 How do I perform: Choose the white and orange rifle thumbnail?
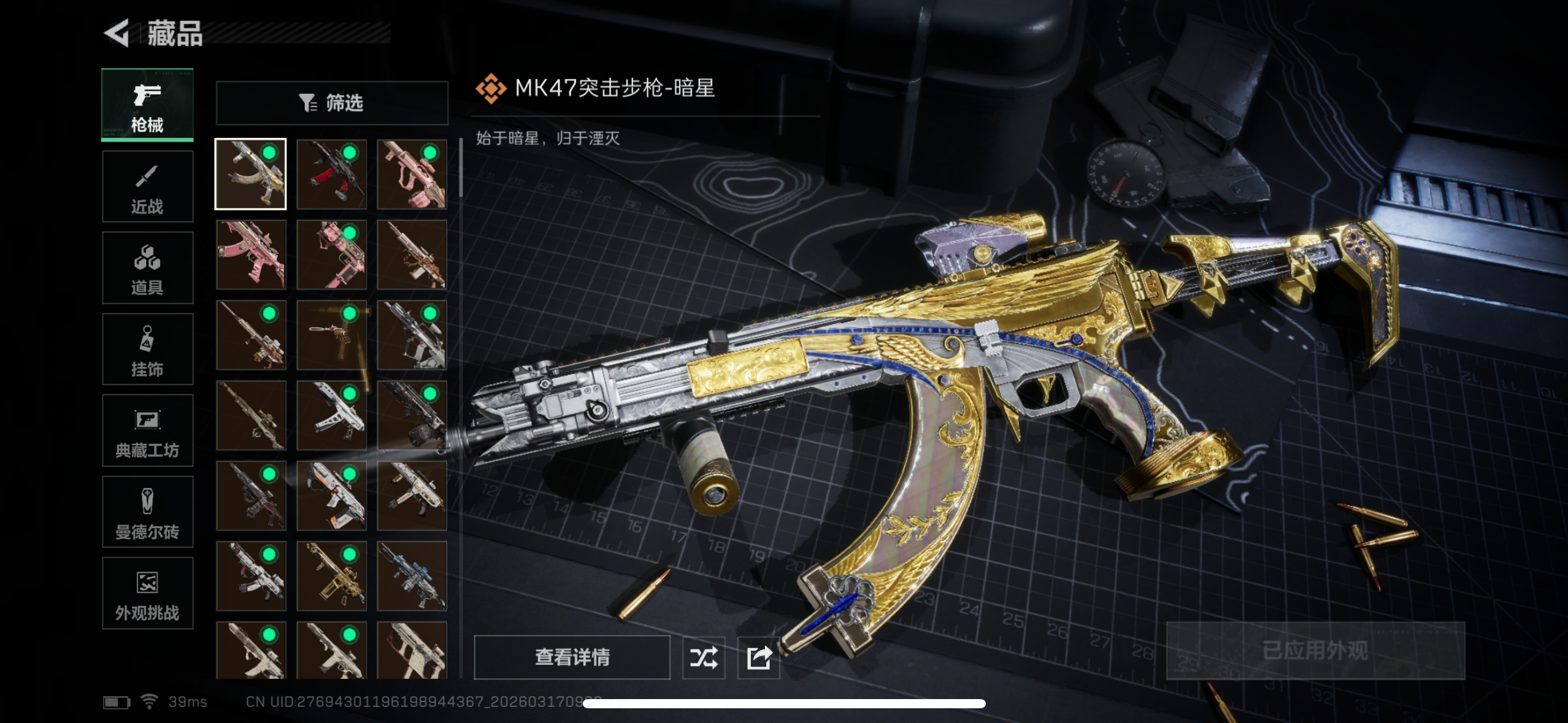331,495
